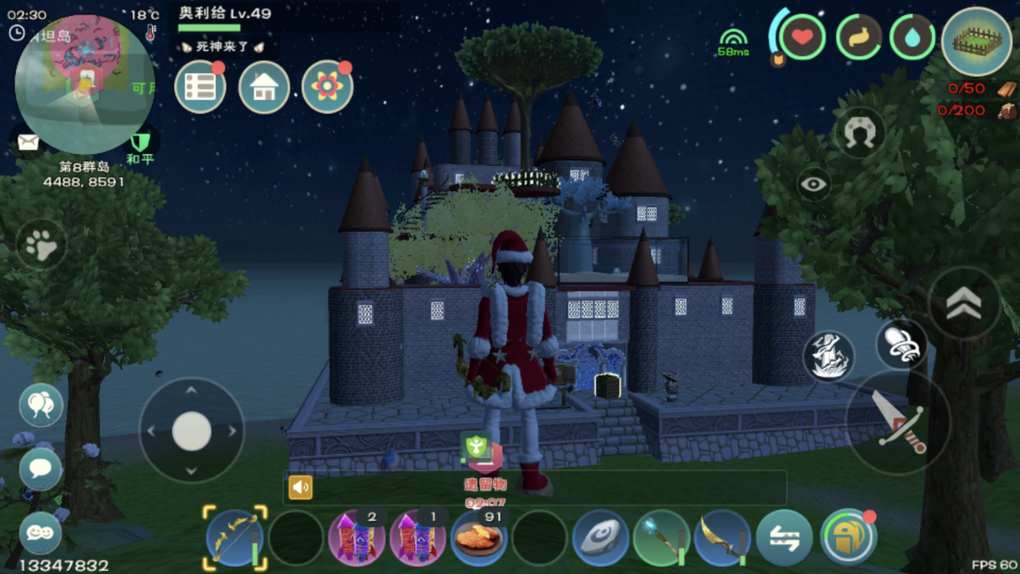Toggle the sound speaker in chat bar

300,487
